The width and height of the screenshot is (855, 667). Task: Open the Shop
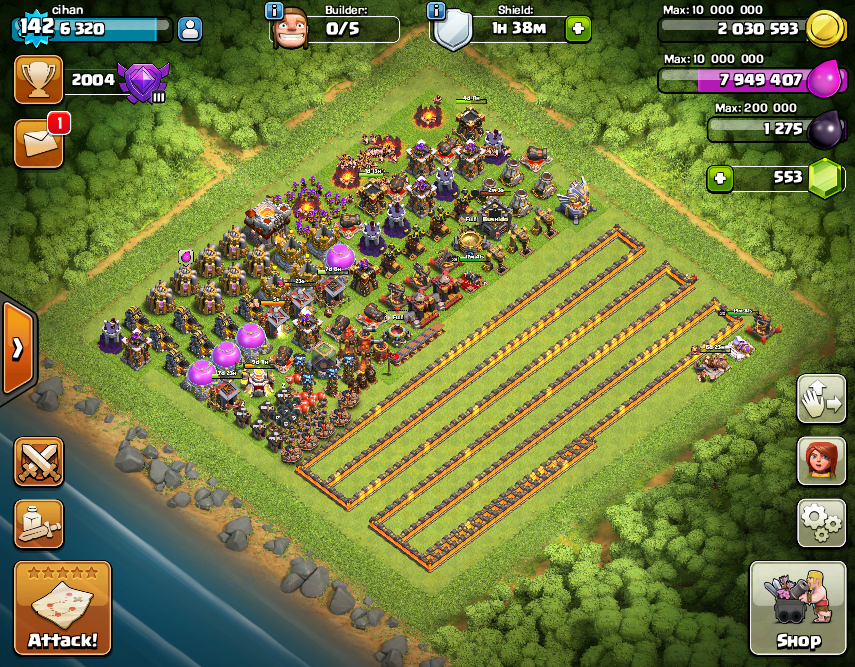[798, 608]
